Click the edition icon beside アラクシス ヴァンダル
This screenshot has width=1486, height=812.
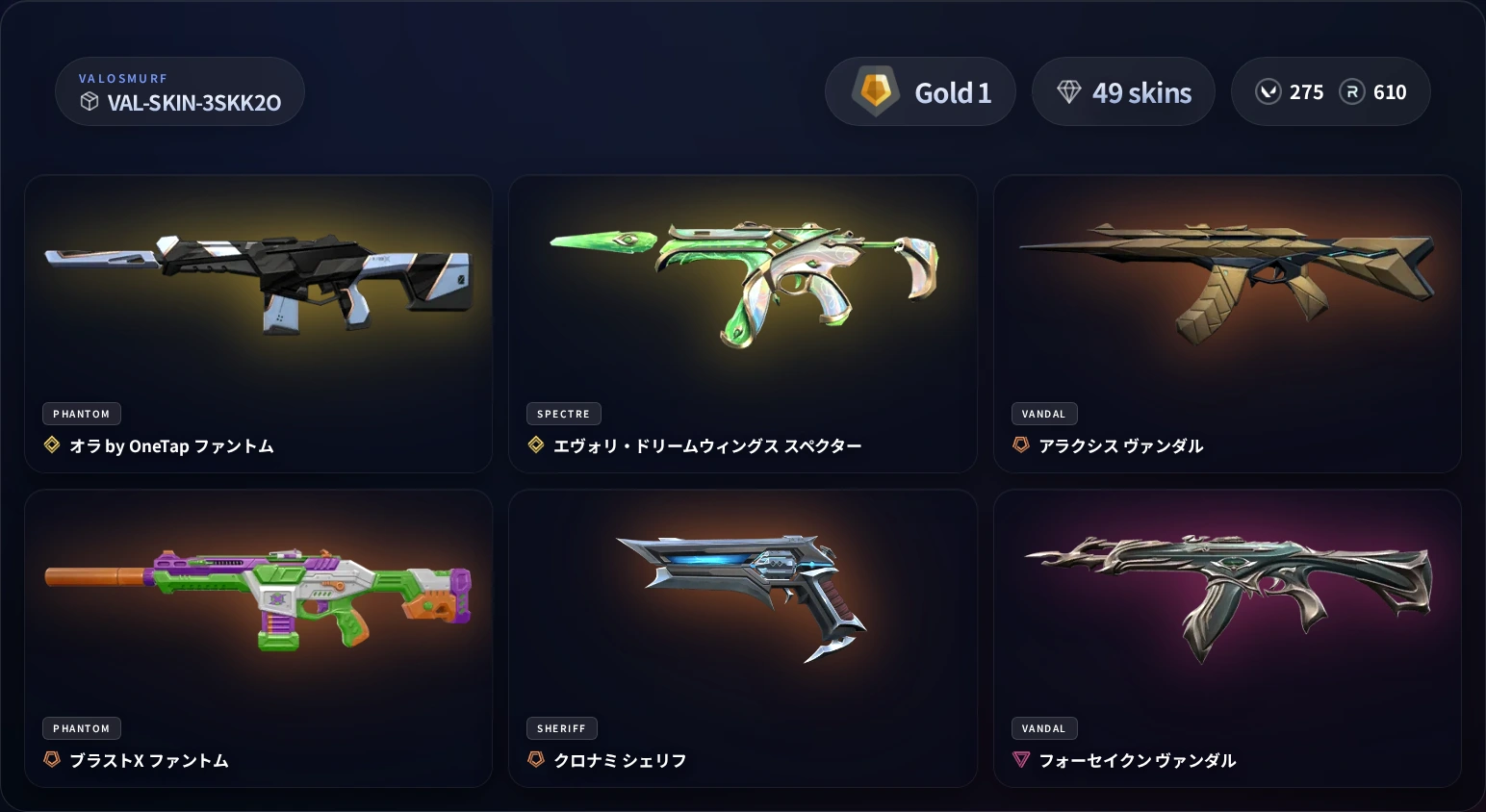pos(1021,445)
